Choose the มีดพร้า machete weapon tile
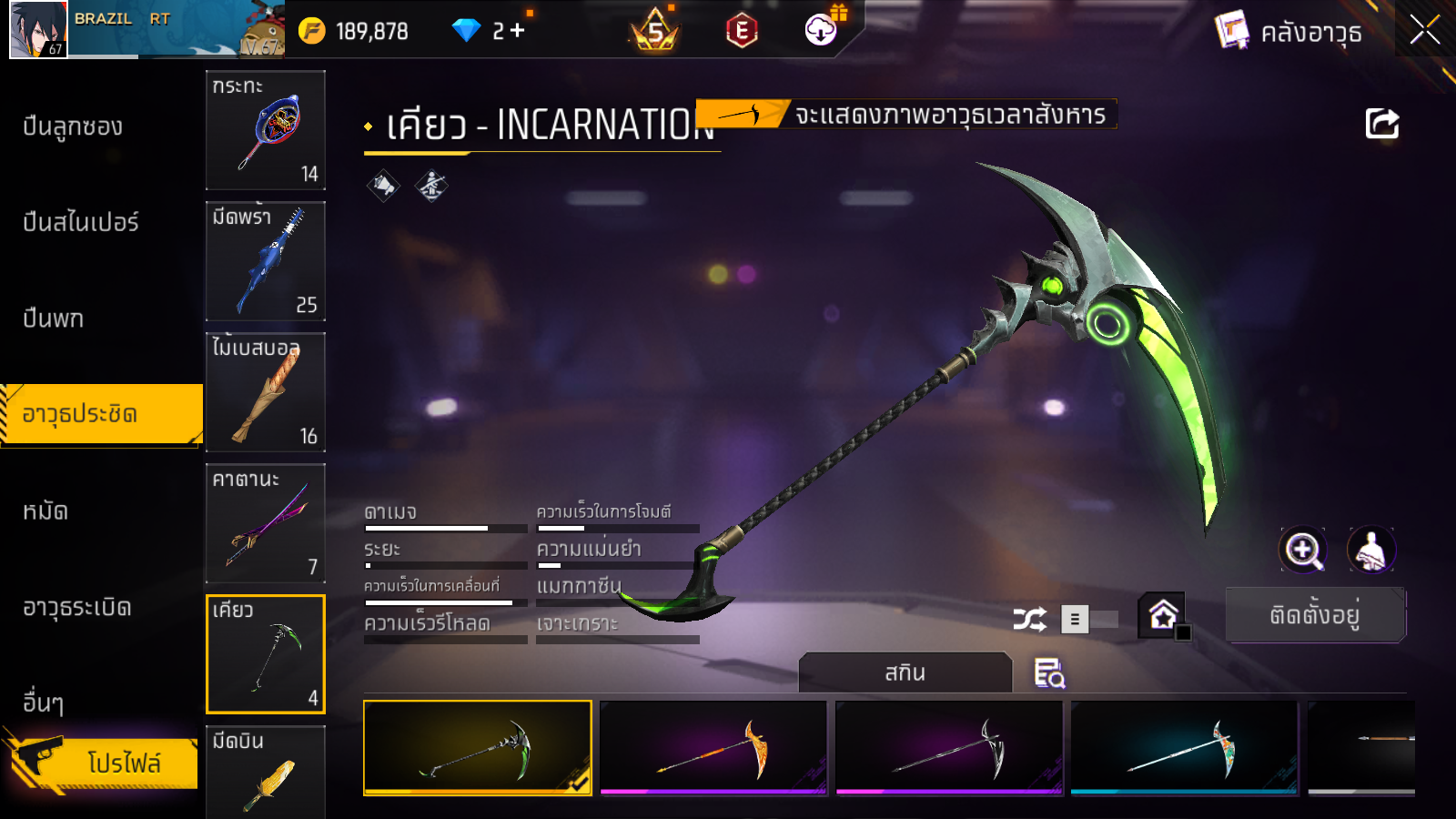Viewport: 1456px width, 819px height. [x=266, y=261]
